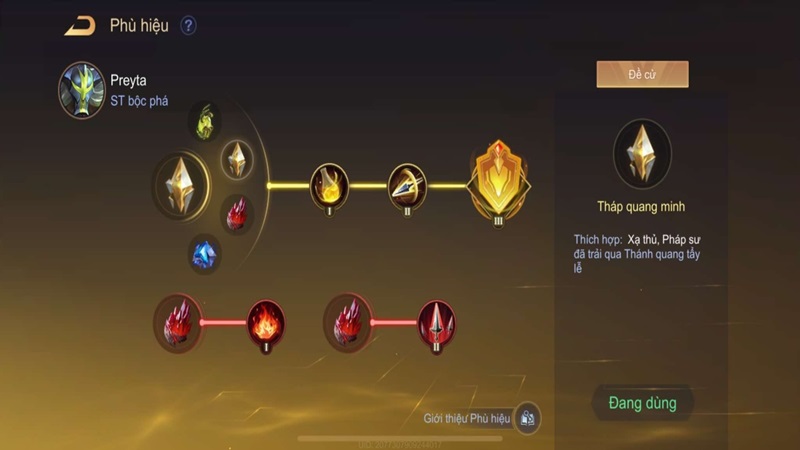Click the Đề cử recommendation button
Viewport: 800px width, 450px height.
tap(642, 74)
